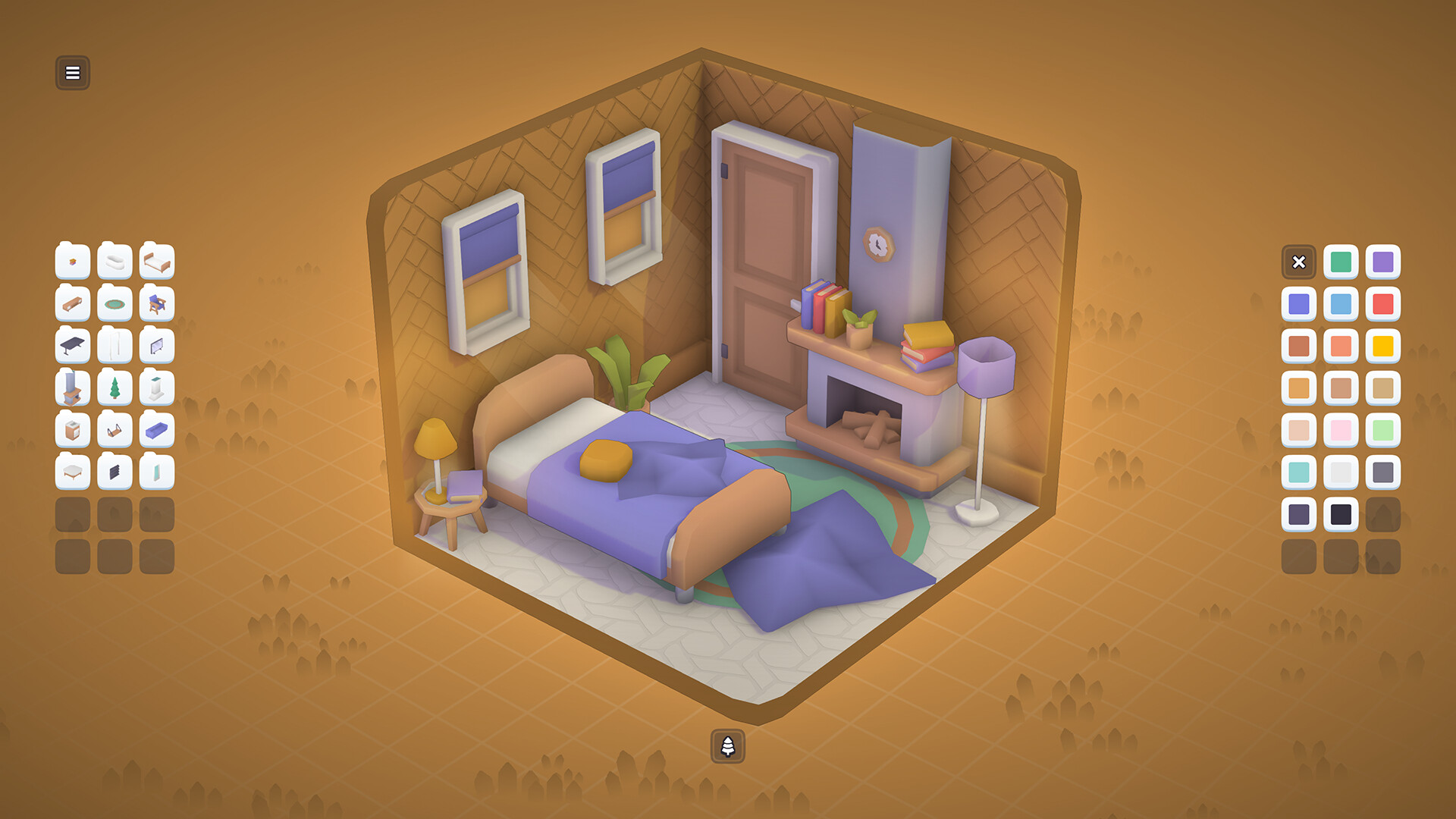
Task: Clear the color selection with the X swatch
Action: pos(1299,262)
